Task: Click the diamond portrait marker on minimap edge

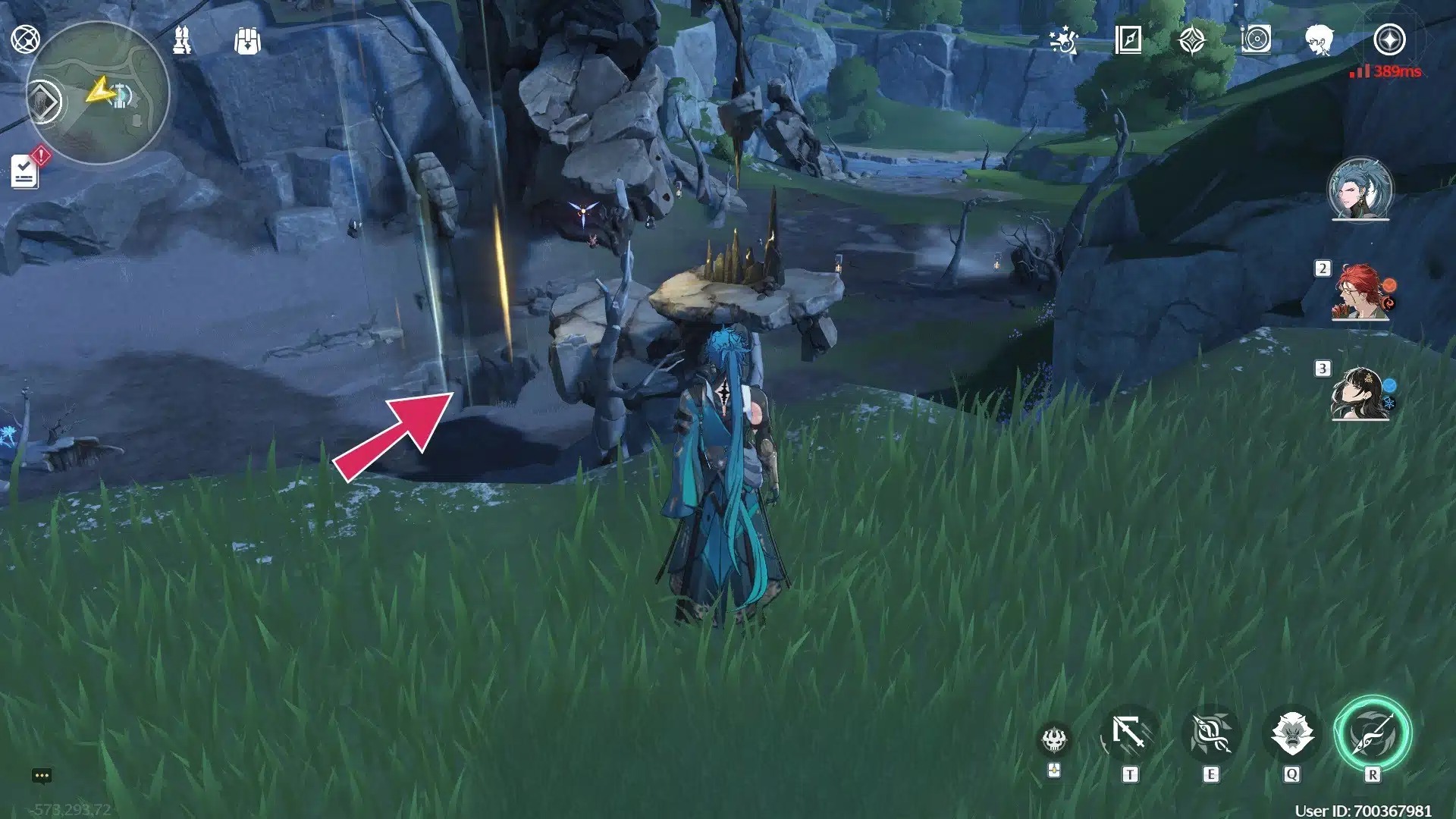Action: tap(44, 102)
